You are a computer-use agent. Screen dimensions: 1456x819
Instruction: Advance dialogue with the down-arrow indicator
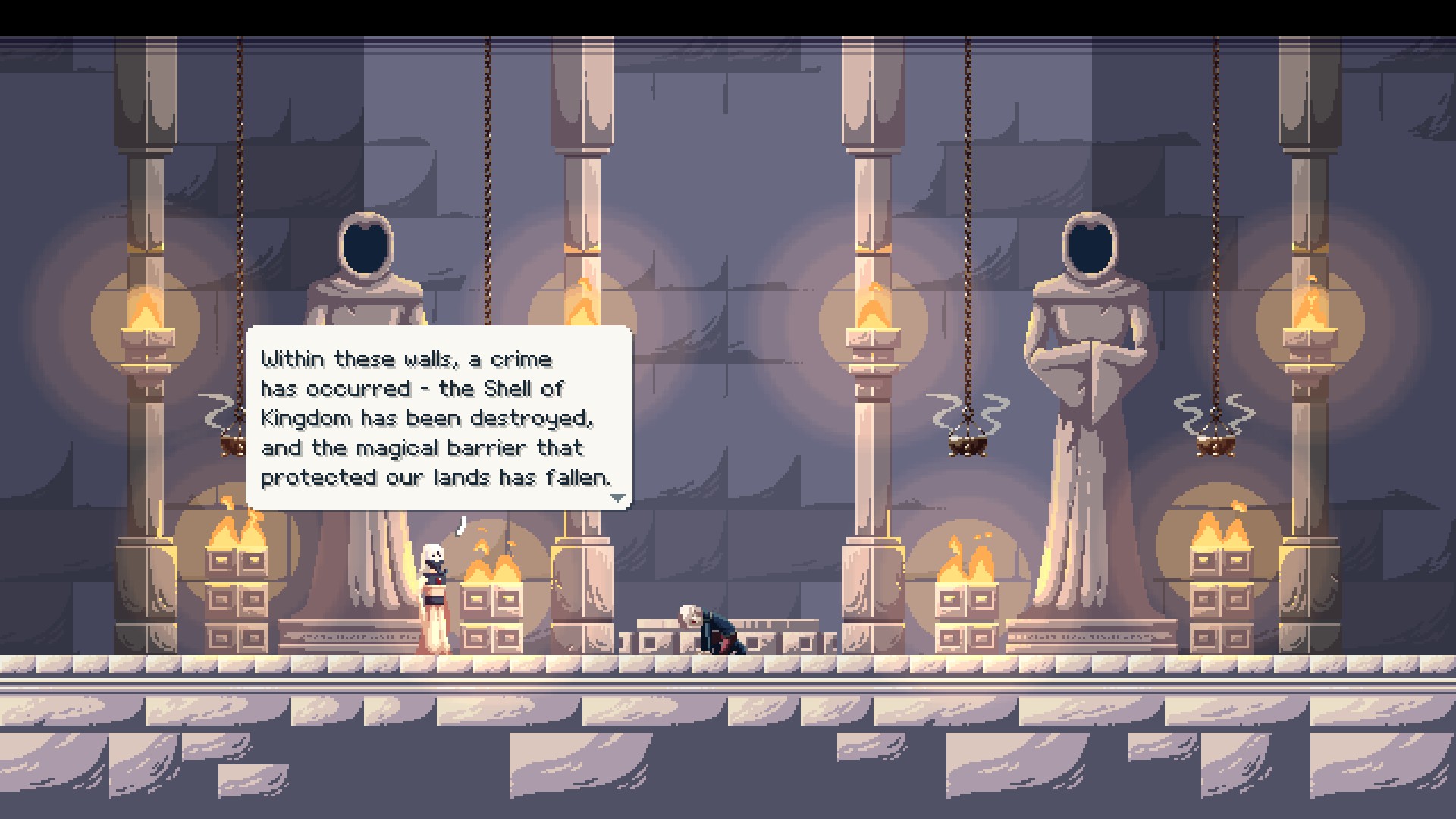coord(618,498)
